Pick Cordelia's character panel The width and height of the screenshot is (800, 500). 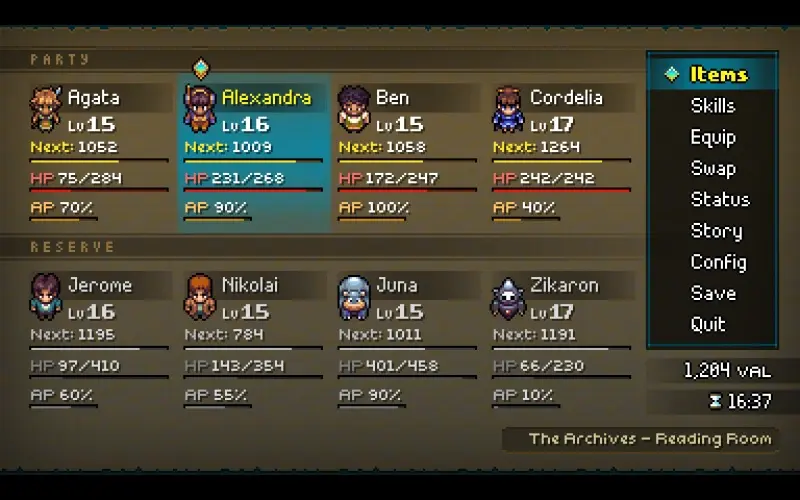click(x=561, y=152)
